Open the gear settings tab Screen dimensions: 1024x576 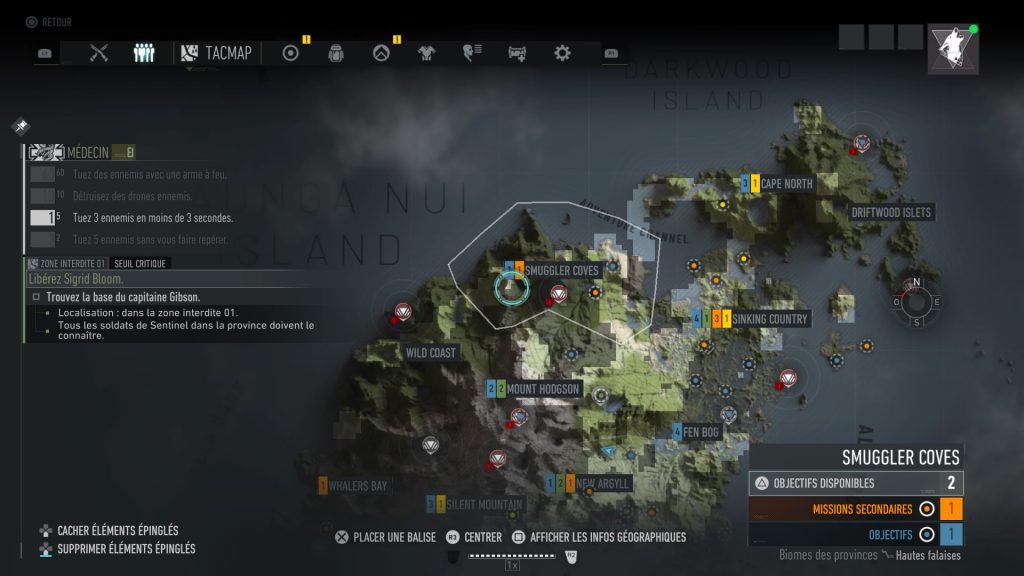tap(563, 53)
